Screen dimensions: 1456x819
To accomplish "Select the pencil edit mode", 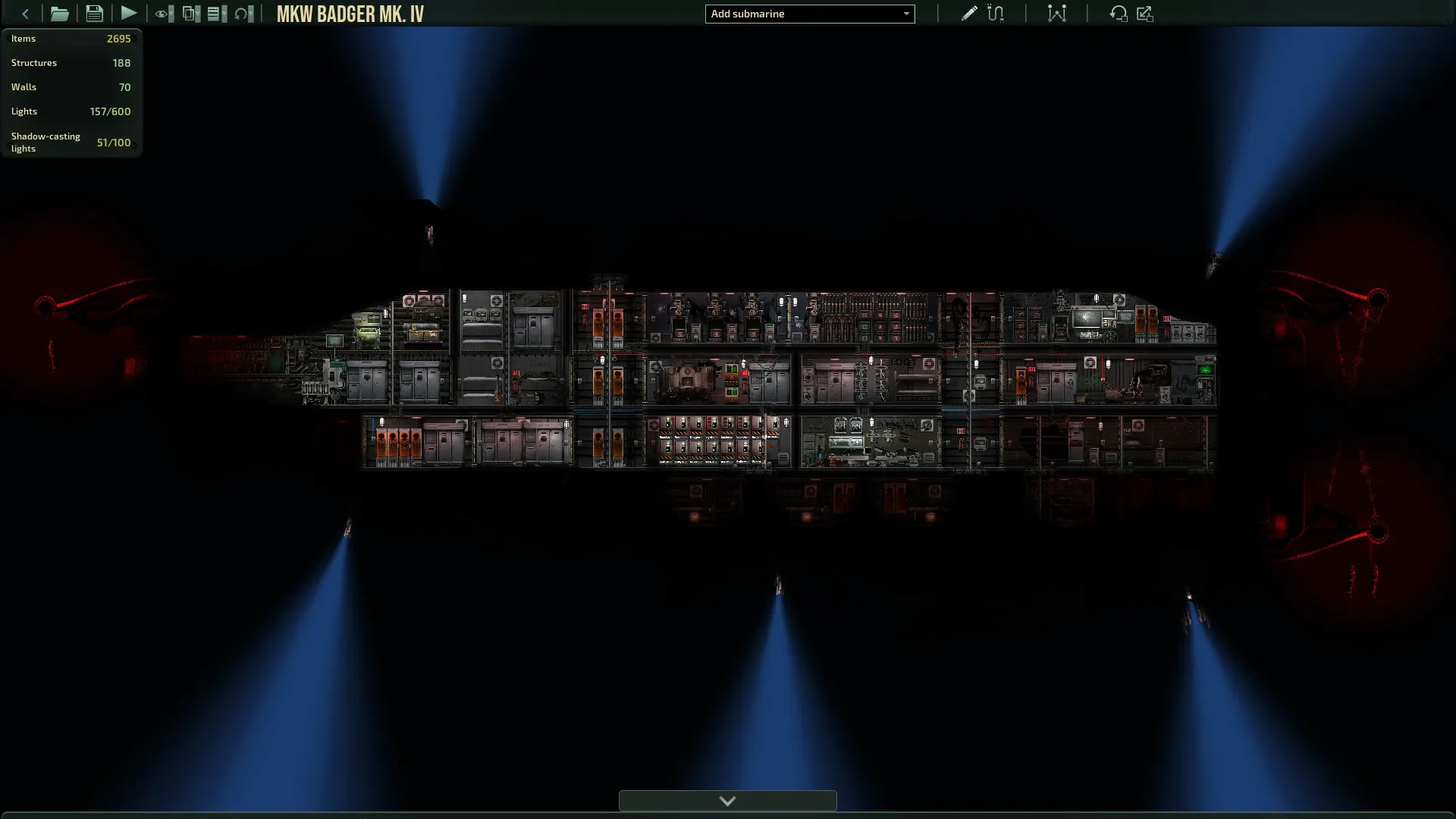I will 968,14.
